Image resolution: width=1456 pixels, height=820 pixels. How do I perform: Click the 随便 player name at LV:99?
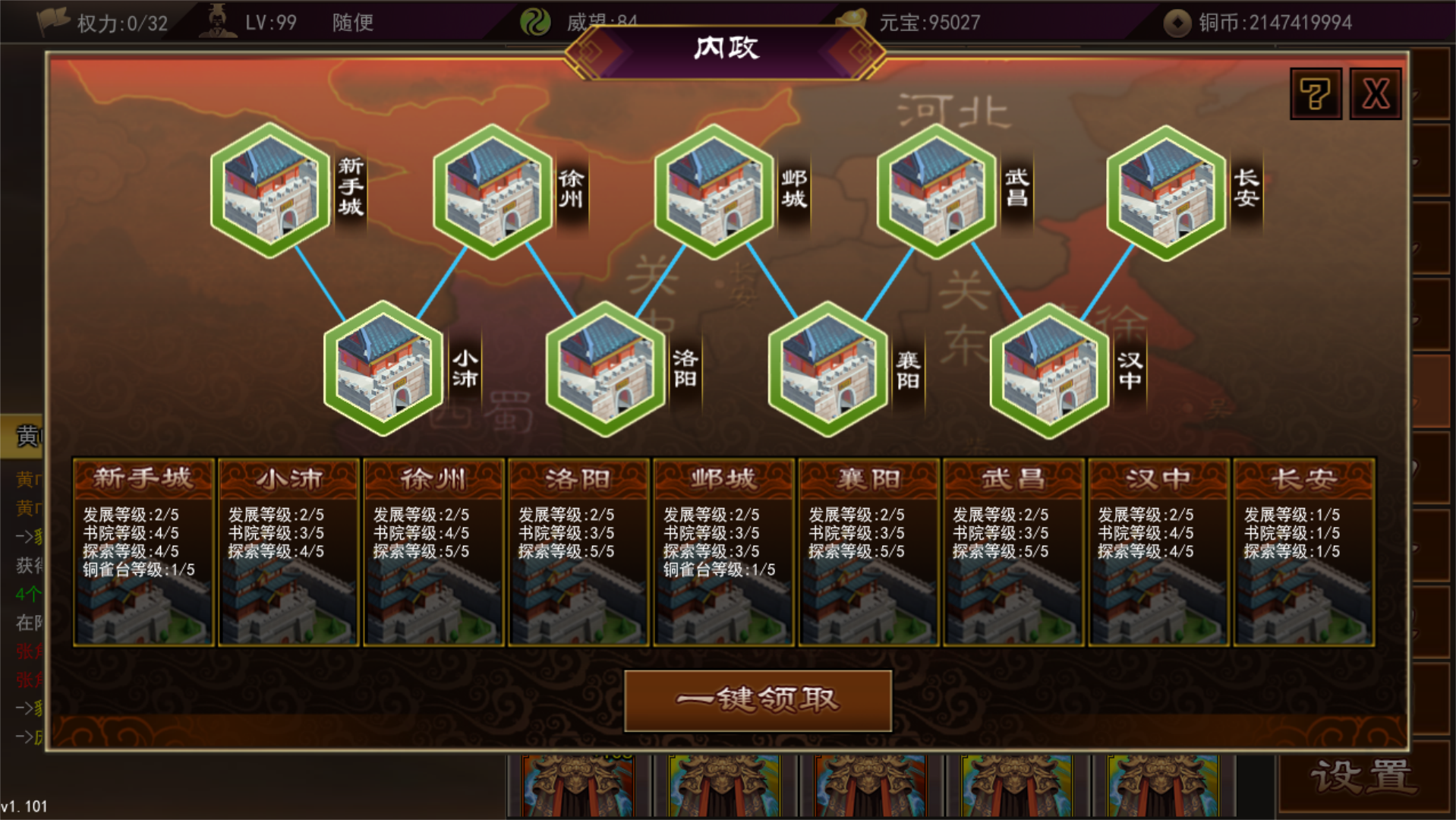[x=351, y=23]
